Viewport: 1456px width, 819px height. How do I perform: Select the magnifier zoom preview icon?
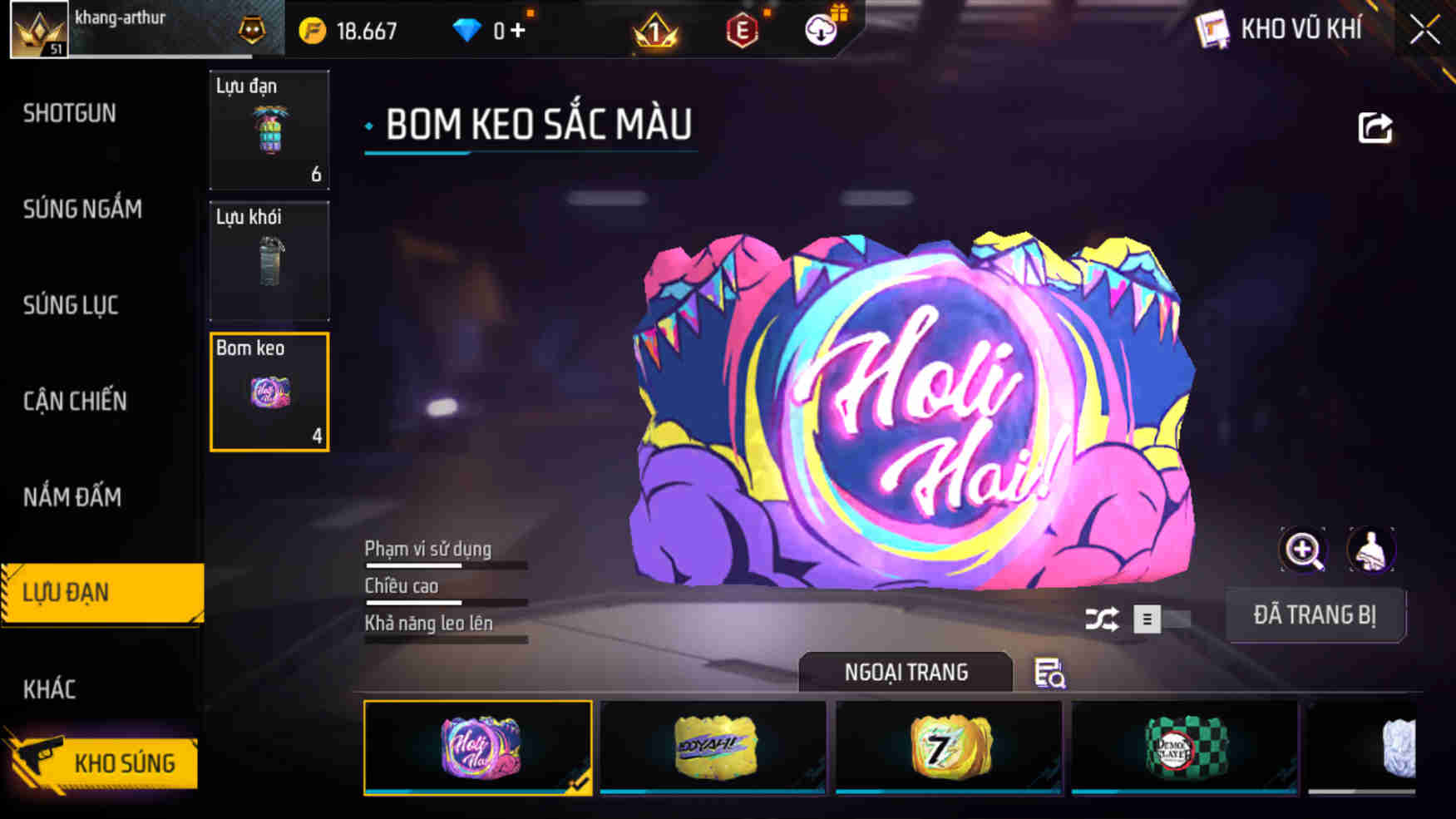tap(1303, 550)
